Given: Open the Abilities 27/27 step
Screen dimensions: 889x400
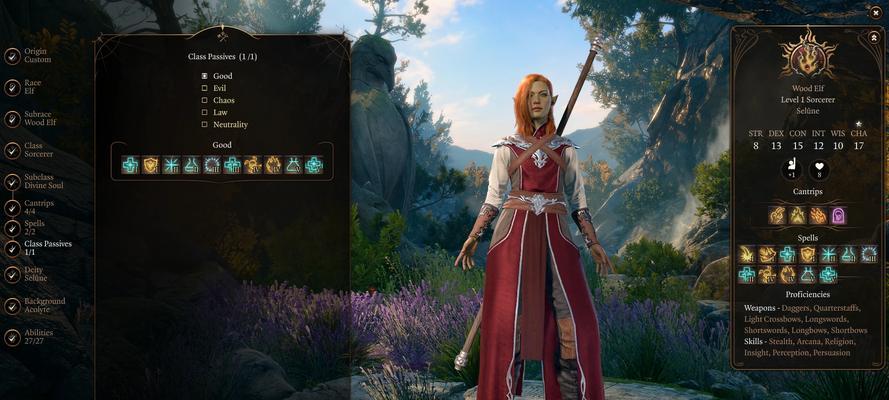Looking at the screenshot, I should pyautogui.click(x=38, y=337).
